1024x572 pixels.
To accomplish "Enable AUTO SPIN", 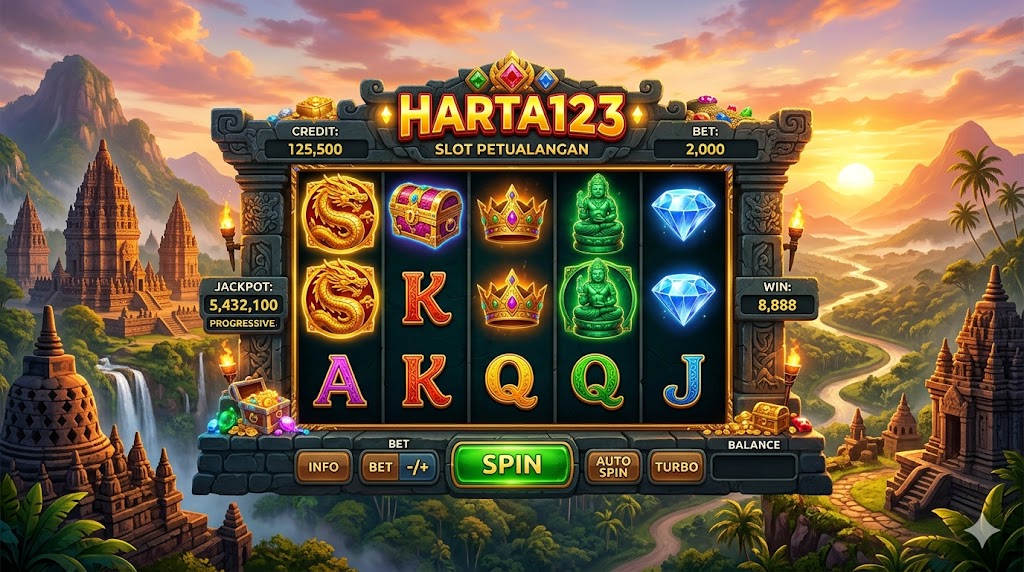I will 612,466.
